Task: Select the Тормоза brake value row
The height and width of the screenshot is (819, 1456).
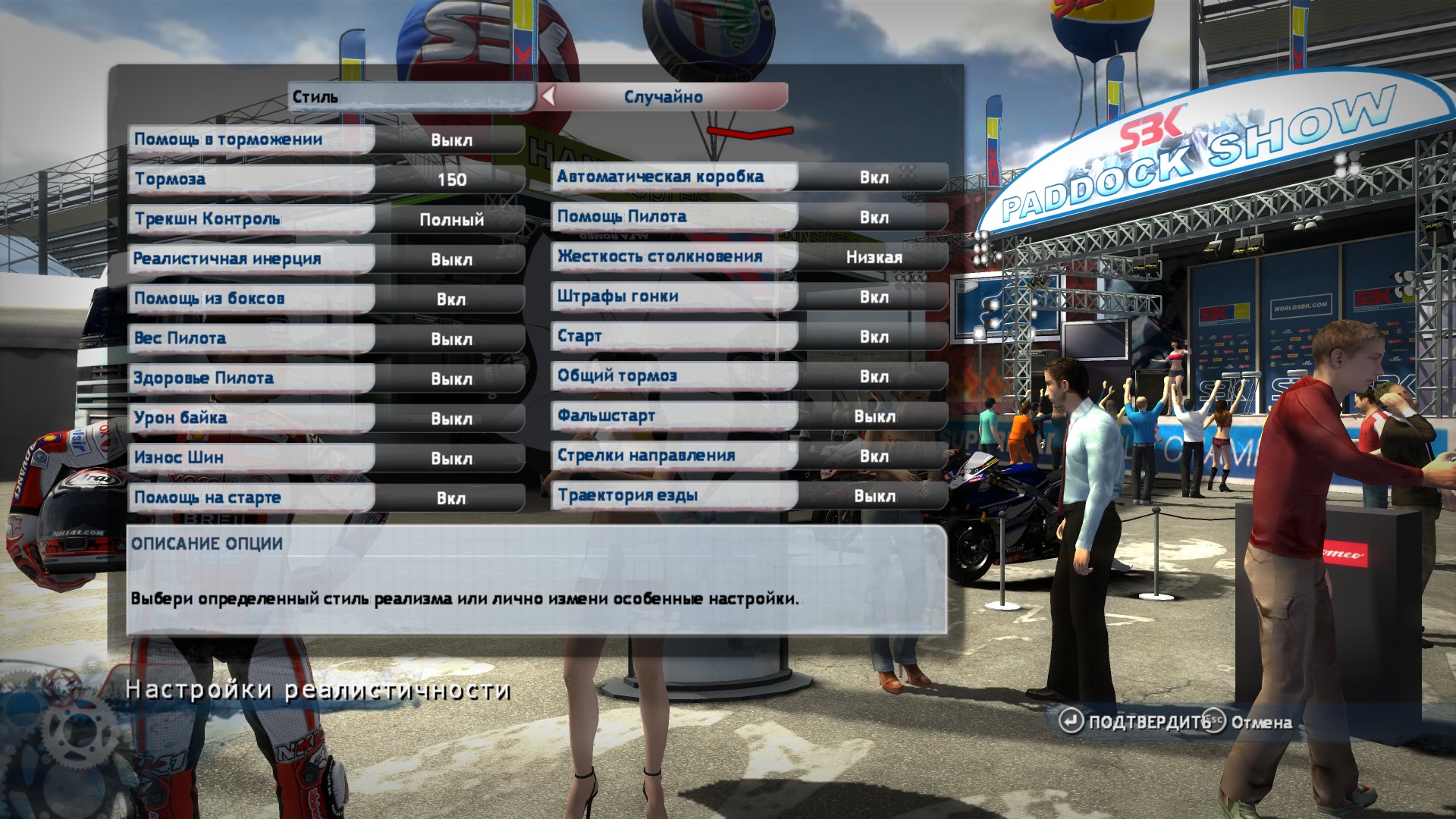Action: tap(326, 180)
